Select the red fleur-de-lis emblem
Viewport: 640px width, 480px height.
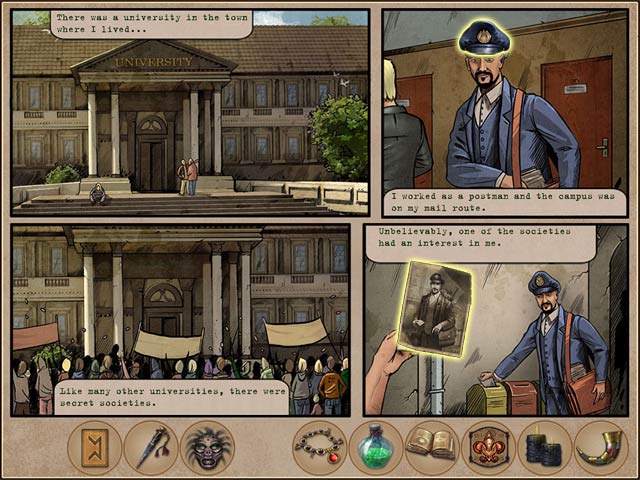coord(488,447)
